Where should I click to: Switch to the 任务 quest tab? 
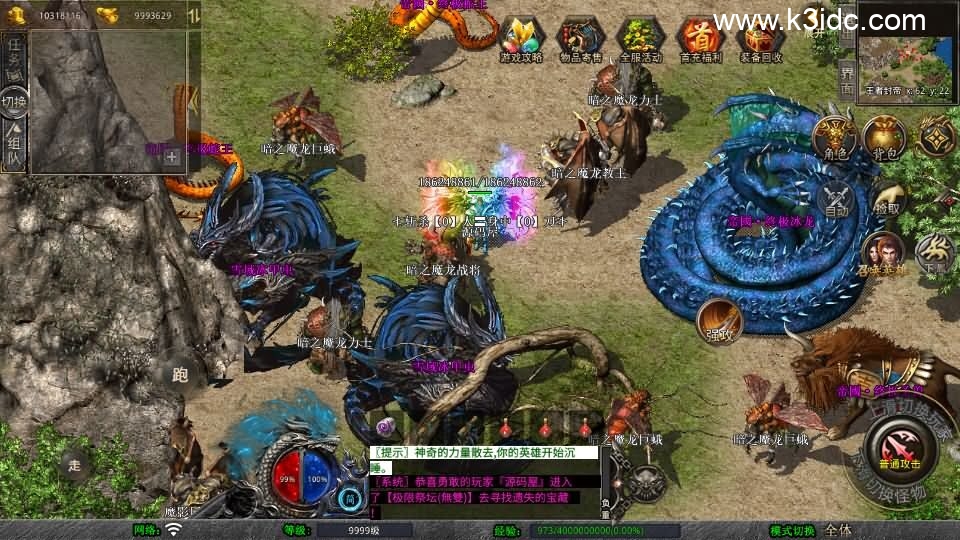[14, 58]
